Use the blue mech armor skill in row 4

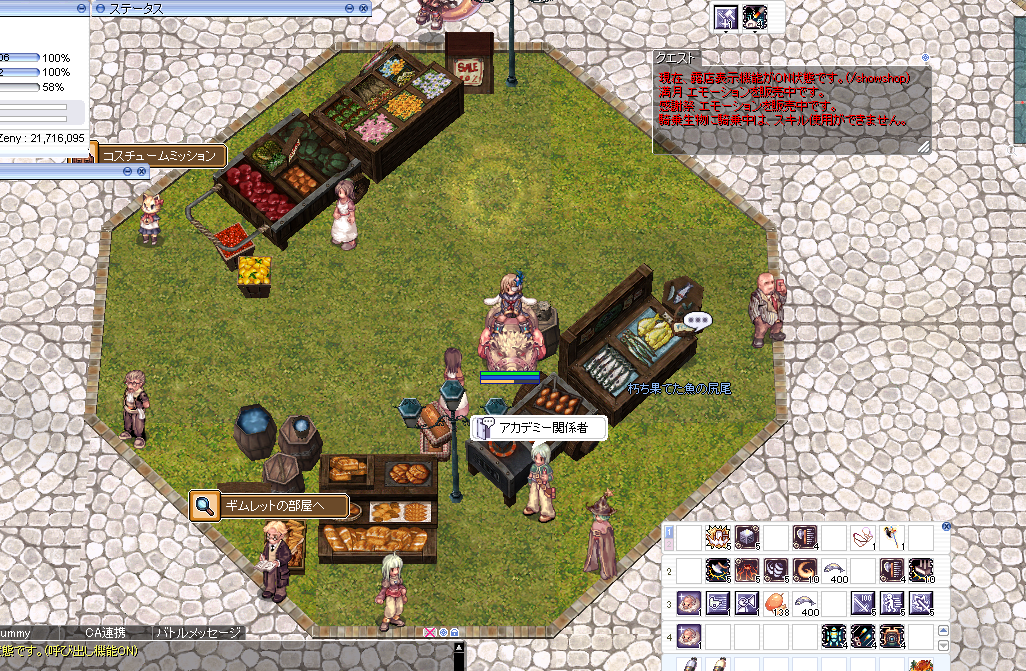(833, 635)
